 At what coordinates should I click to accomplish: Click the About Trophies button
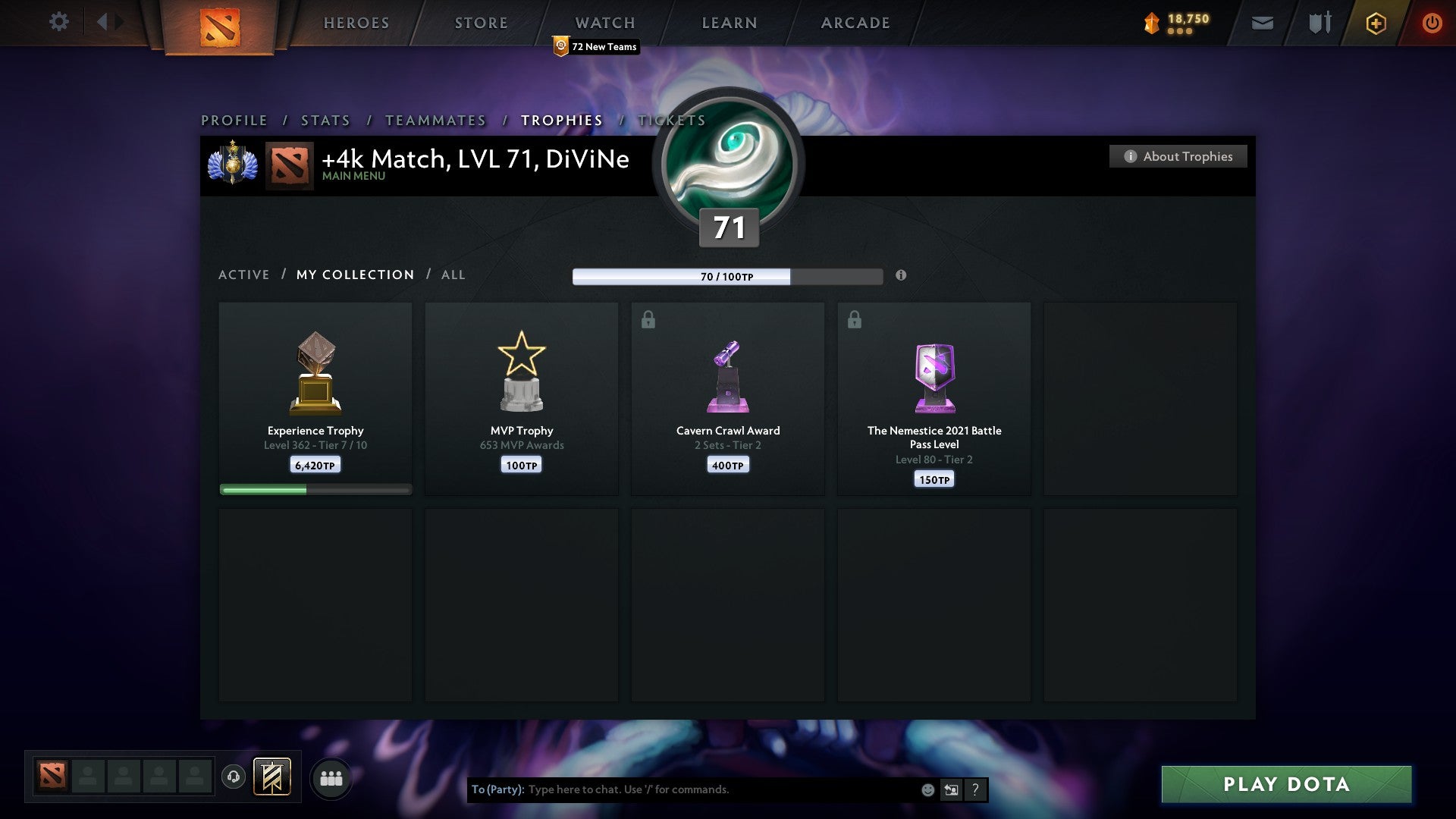[x=1178, y=156]
